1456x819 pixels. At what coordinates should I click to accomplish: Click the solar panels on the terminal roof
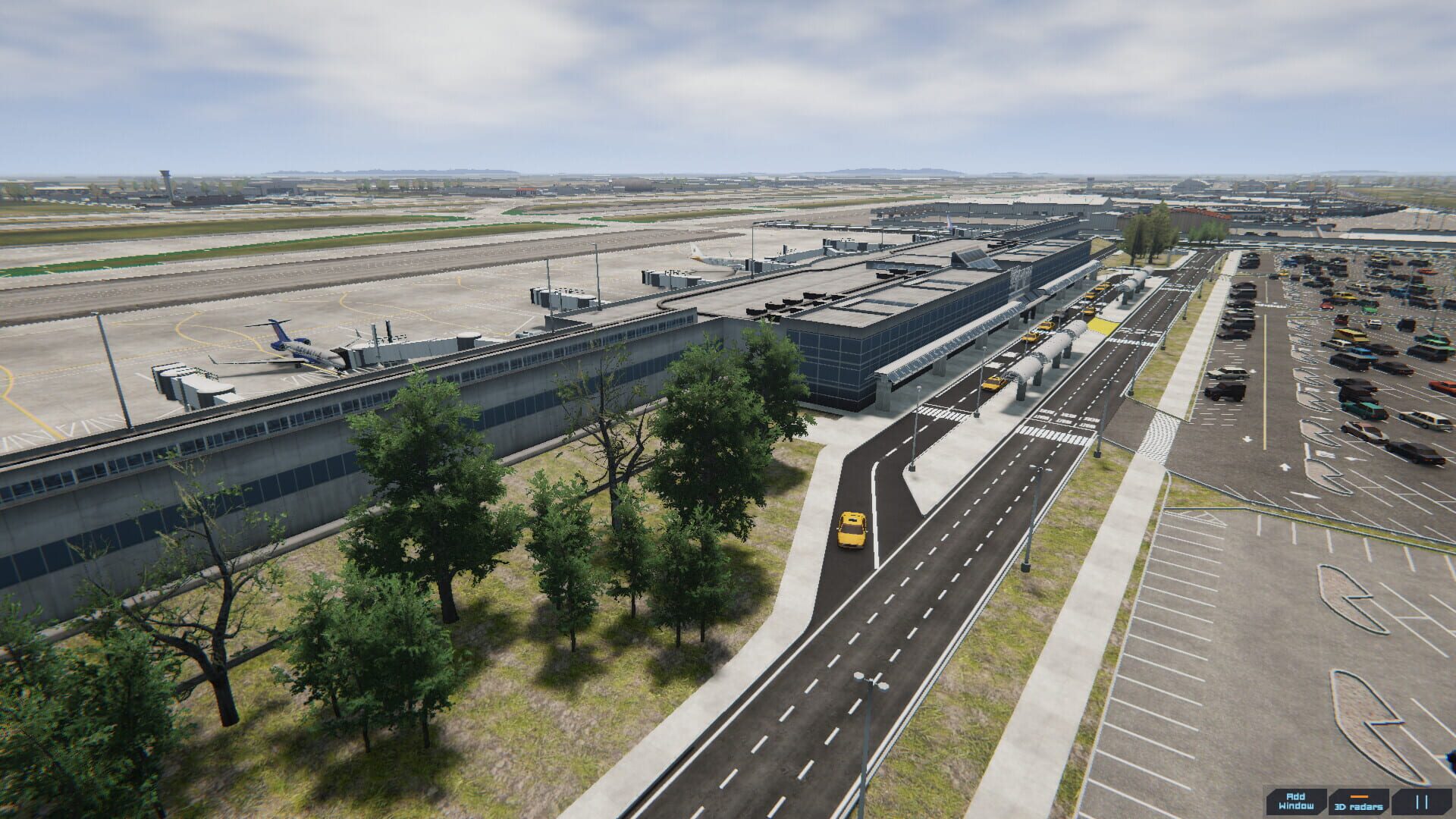click(974, 258)
